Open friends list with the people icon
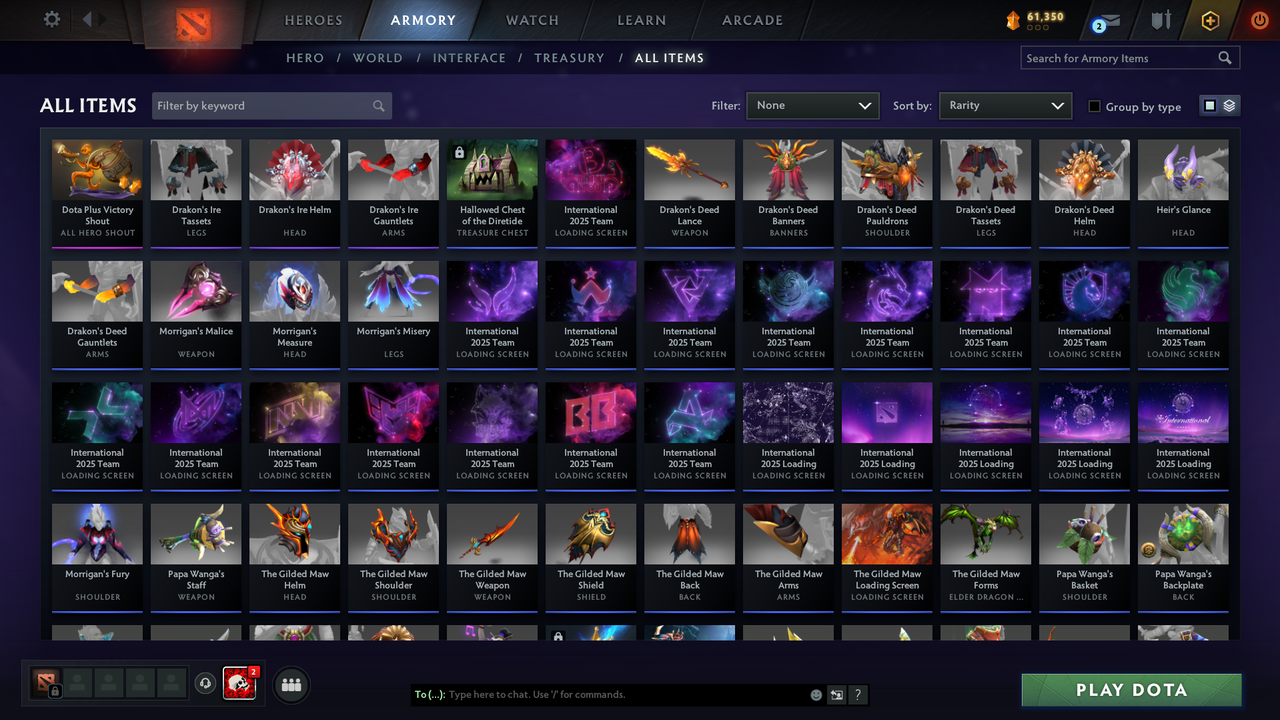Viewport: 1280px width, 720px height. pyautogui.click(x=290, y=684)
